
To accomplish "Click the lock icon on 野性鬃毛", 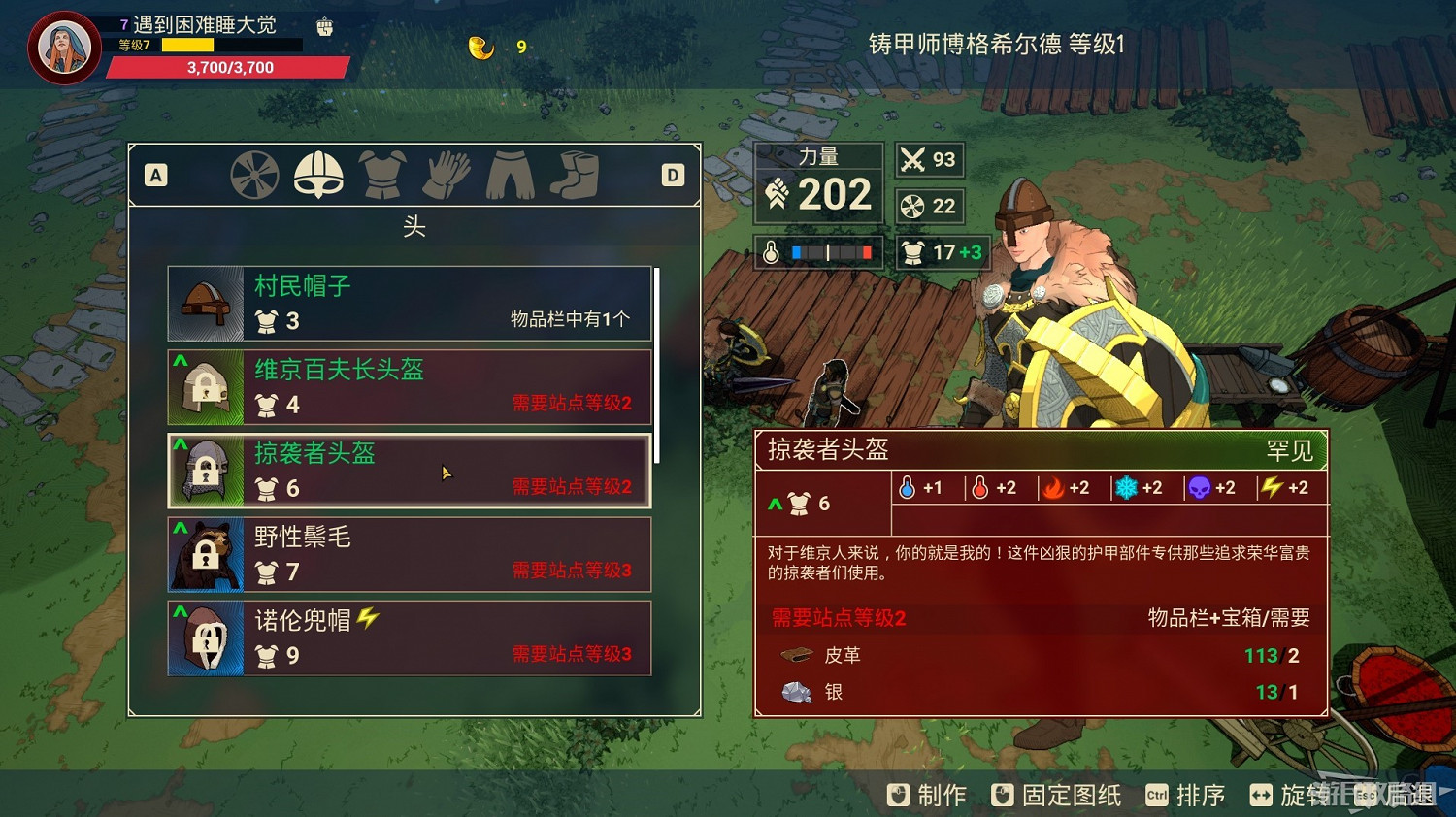I will [206, 555].
